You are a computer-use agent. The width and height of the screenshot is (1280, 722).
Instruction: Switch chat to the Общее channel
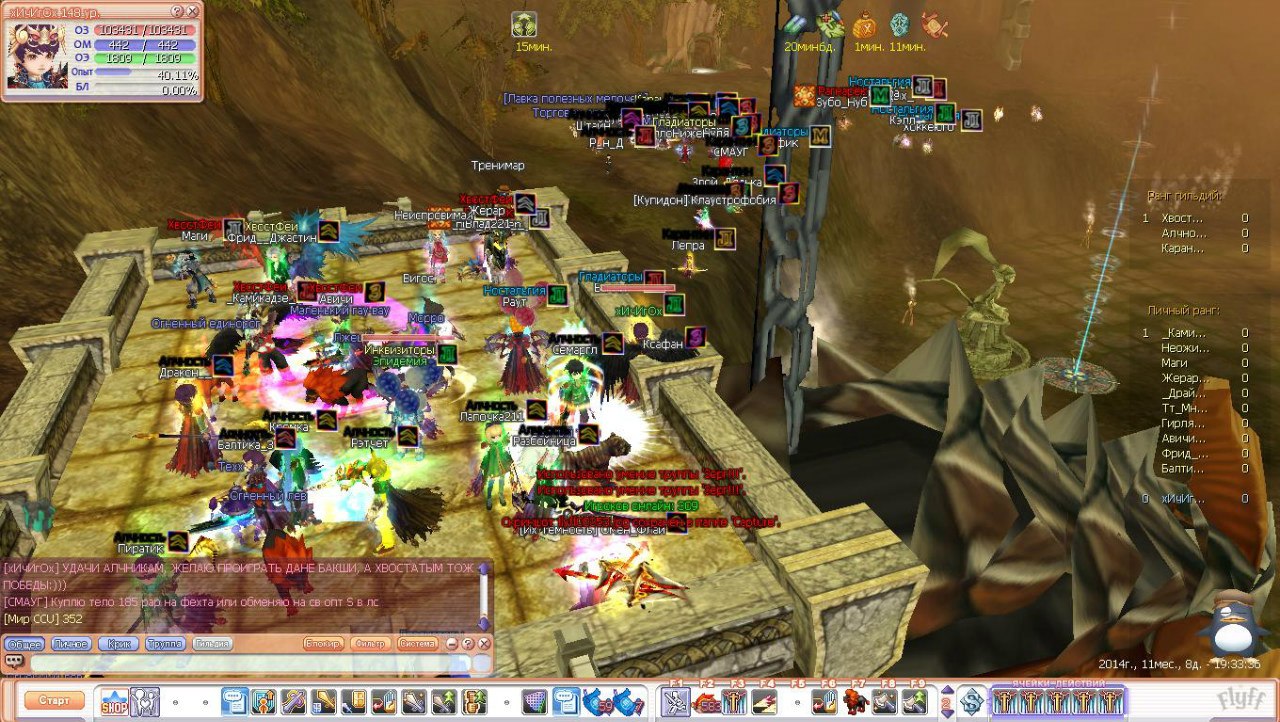(x=22, y=644)
